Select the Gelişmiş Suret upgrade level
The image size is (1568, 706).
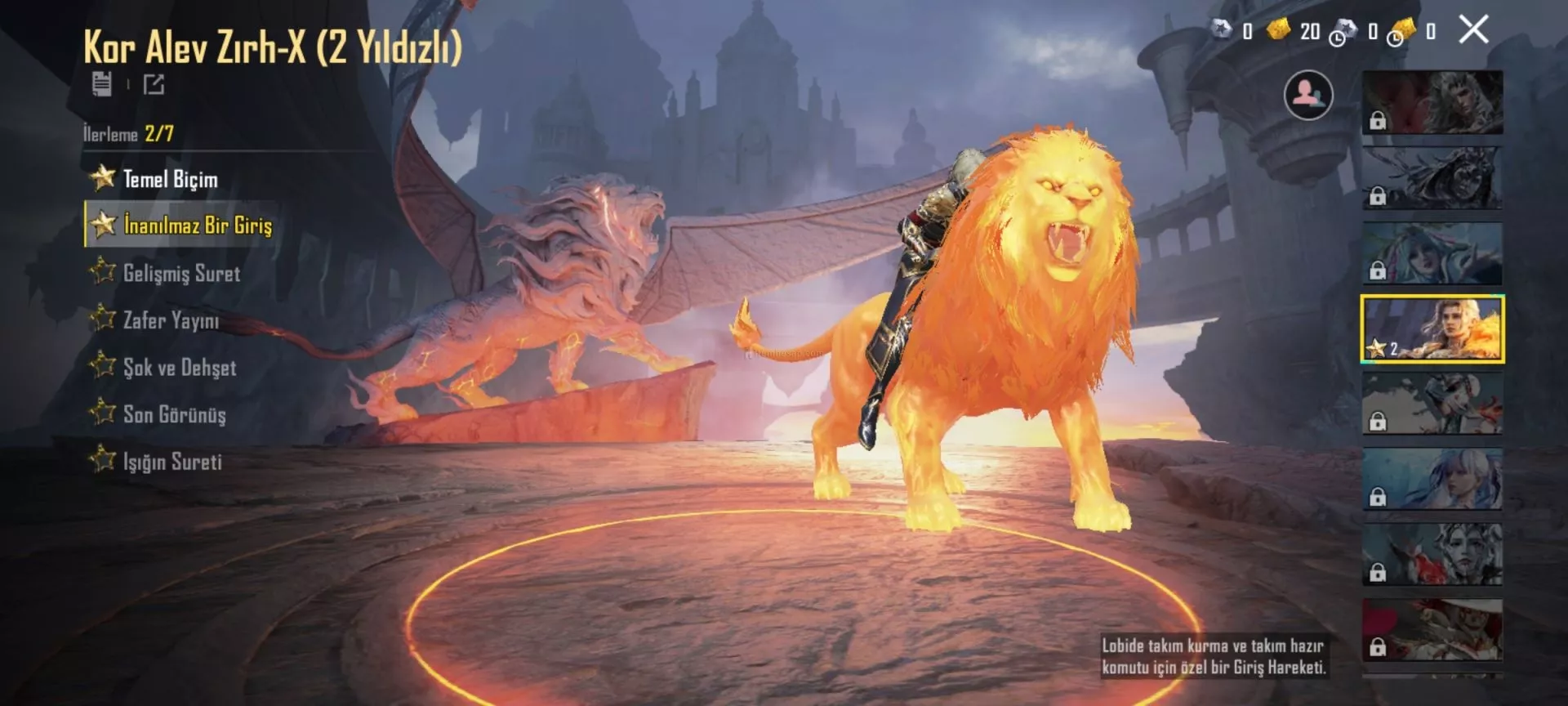pyautogui.click(x=181, y=273)
